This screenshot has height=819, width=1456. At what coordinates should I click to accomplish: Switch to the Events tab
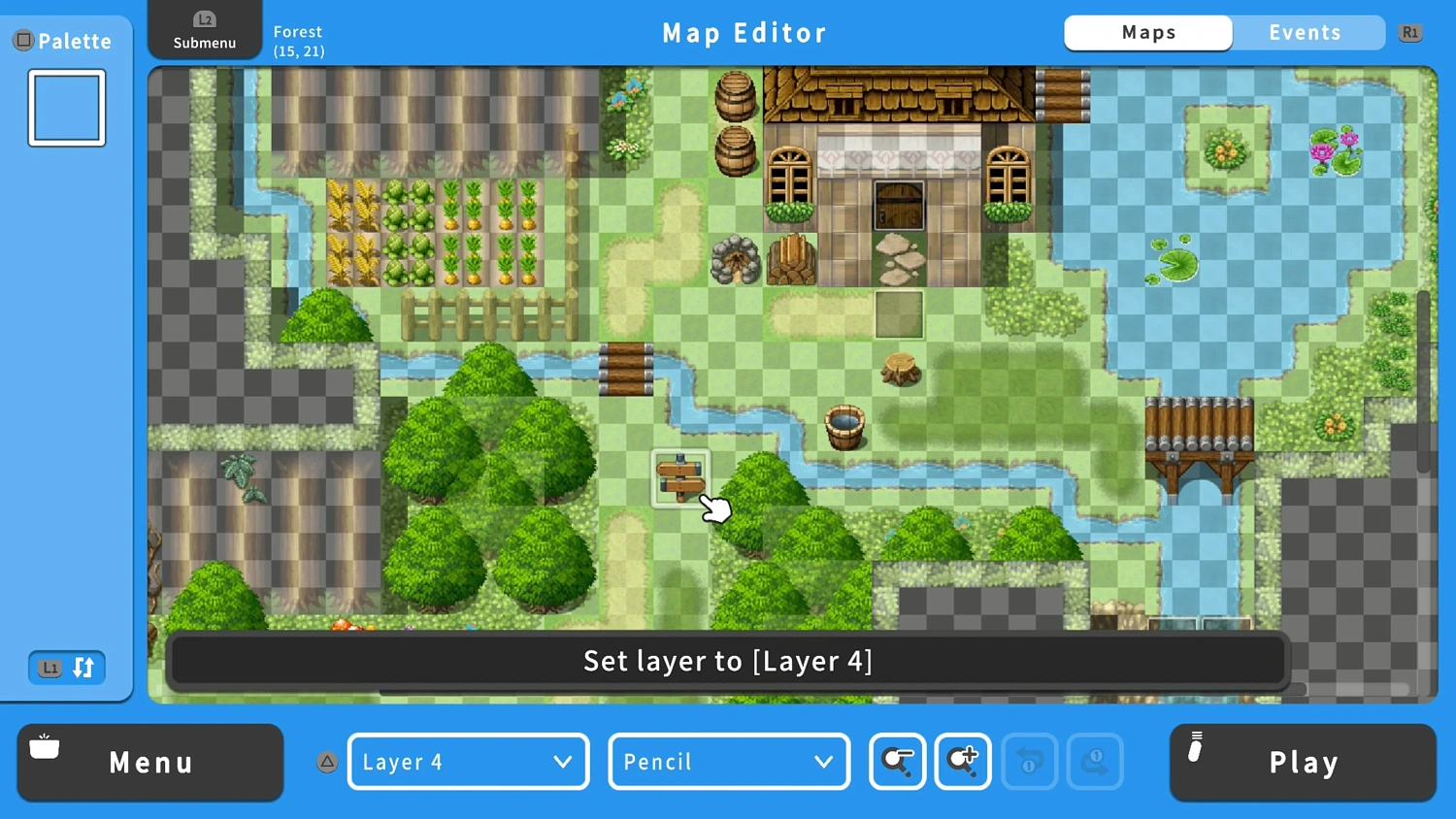pyautogui.click(x=1306, y=32)
